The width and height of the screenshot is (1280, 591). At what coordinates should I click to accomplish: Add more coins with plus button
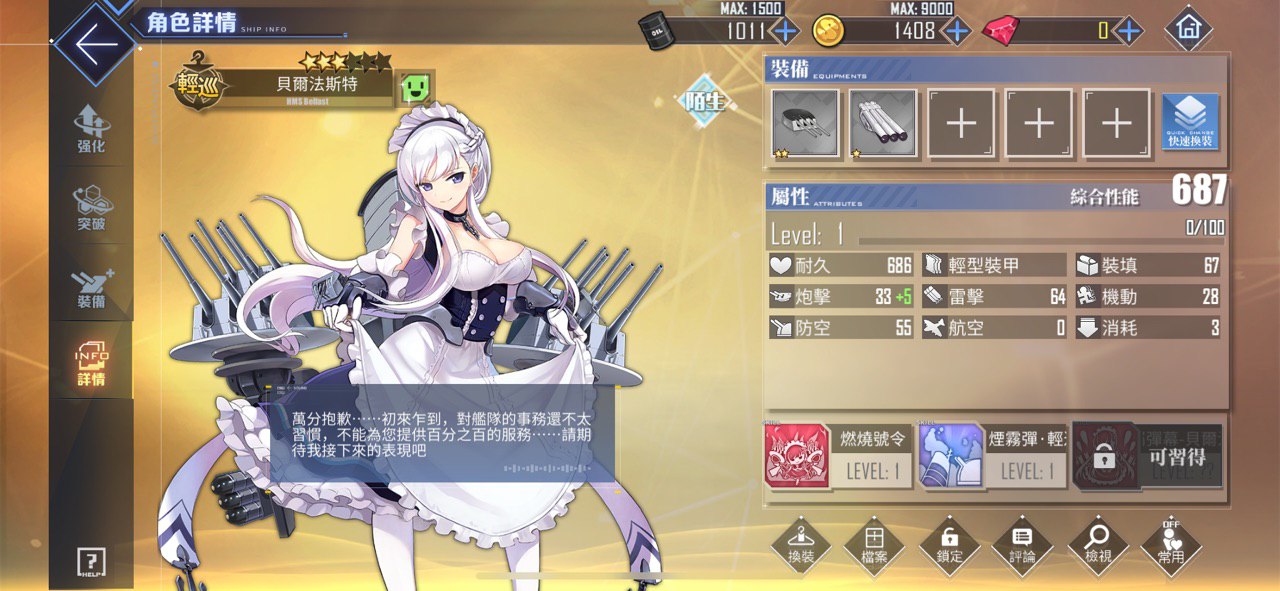(957, 31)
